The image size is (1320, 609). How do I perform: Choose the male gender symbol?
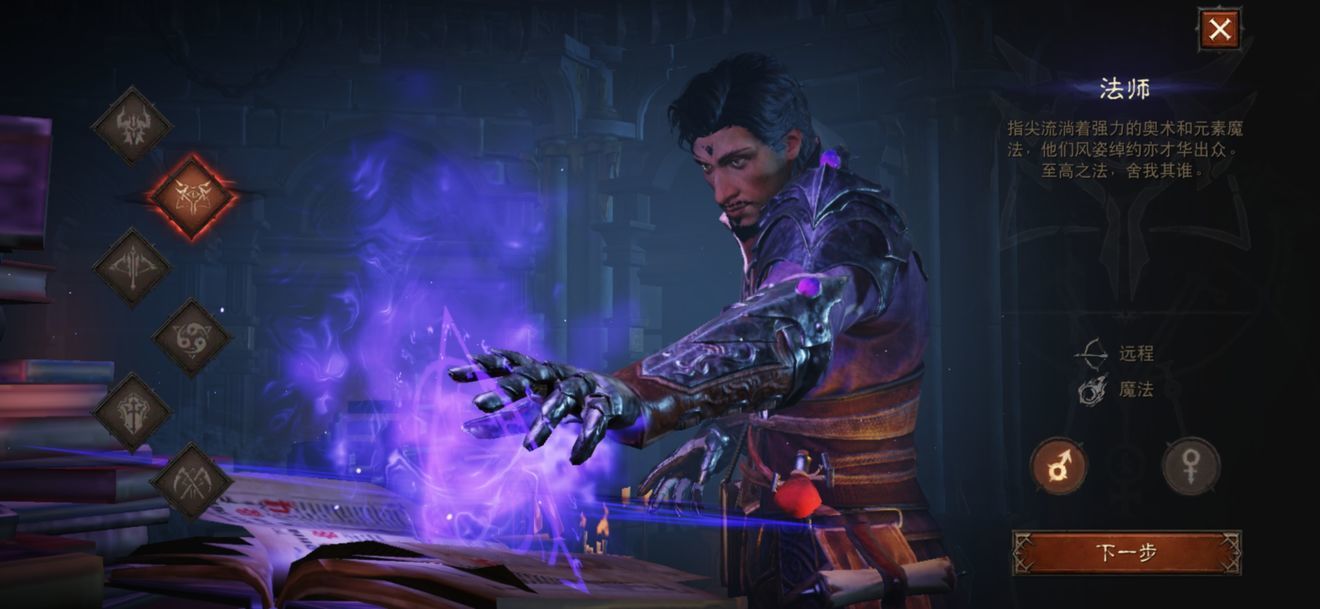[x=1059, y=466]
